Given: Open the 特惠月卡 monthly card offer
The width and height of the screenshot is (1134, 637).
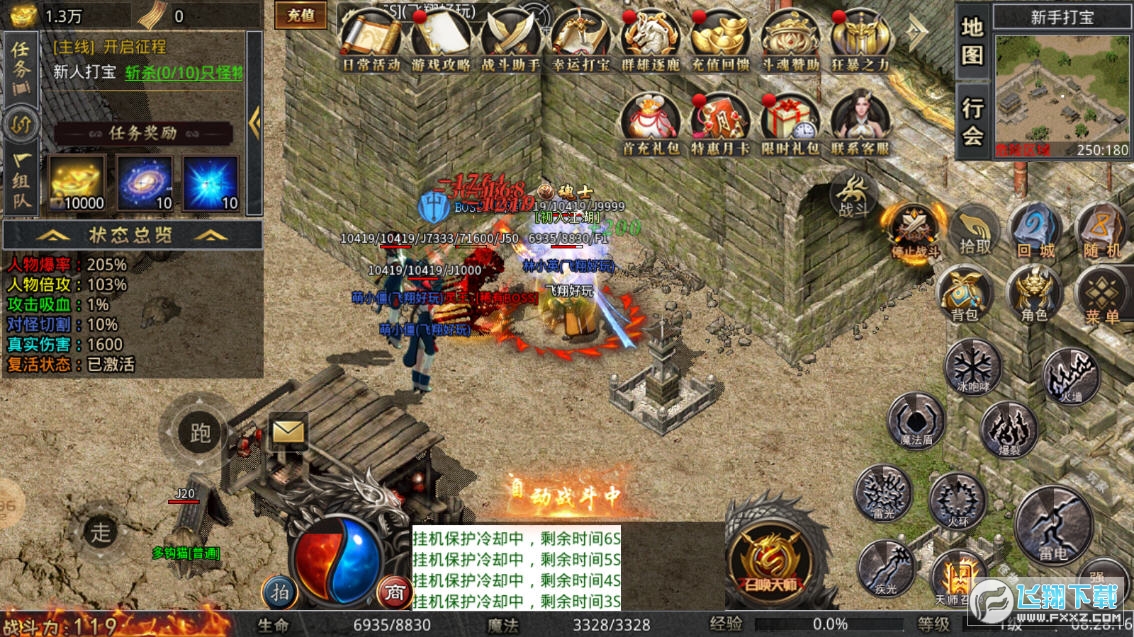Looking at the screenshot, I should [721, 123].
